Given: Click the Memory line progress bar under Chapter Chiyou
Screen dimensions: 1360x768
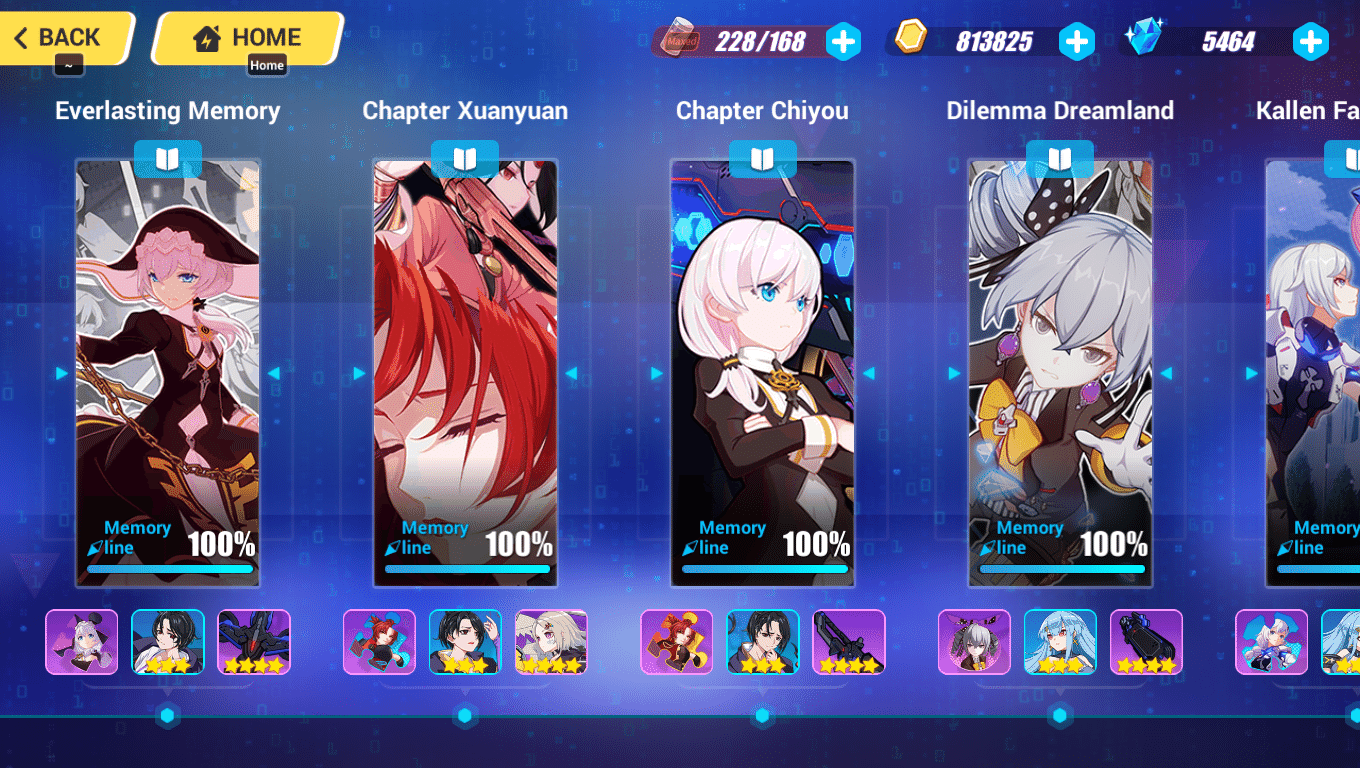Looking at the screenshot, I should pyautogui.click(x=764, y=568).
